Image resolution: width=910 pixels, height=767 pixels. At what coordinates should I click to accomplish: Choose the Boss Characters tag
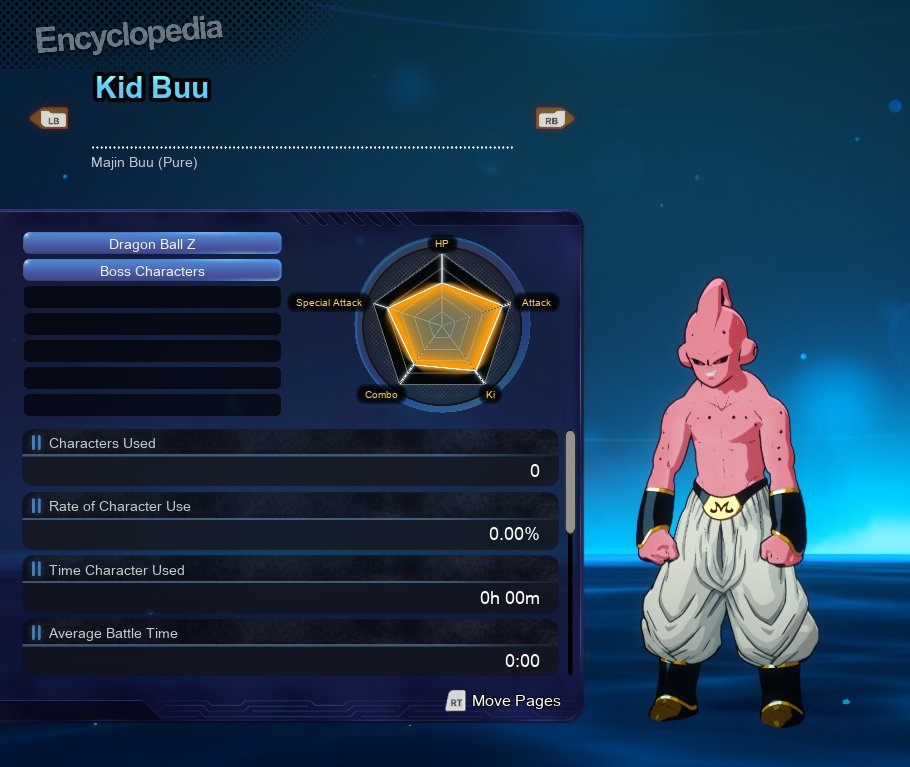coord(152,271)
